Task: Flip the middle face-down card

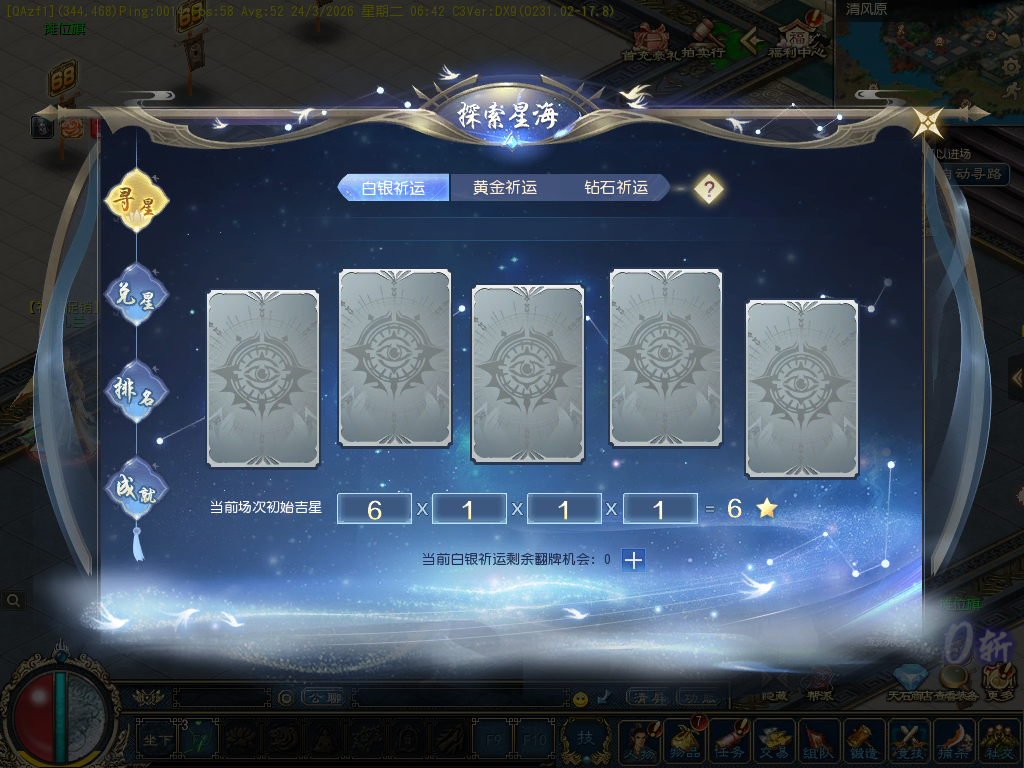Action: click(527, 373)
